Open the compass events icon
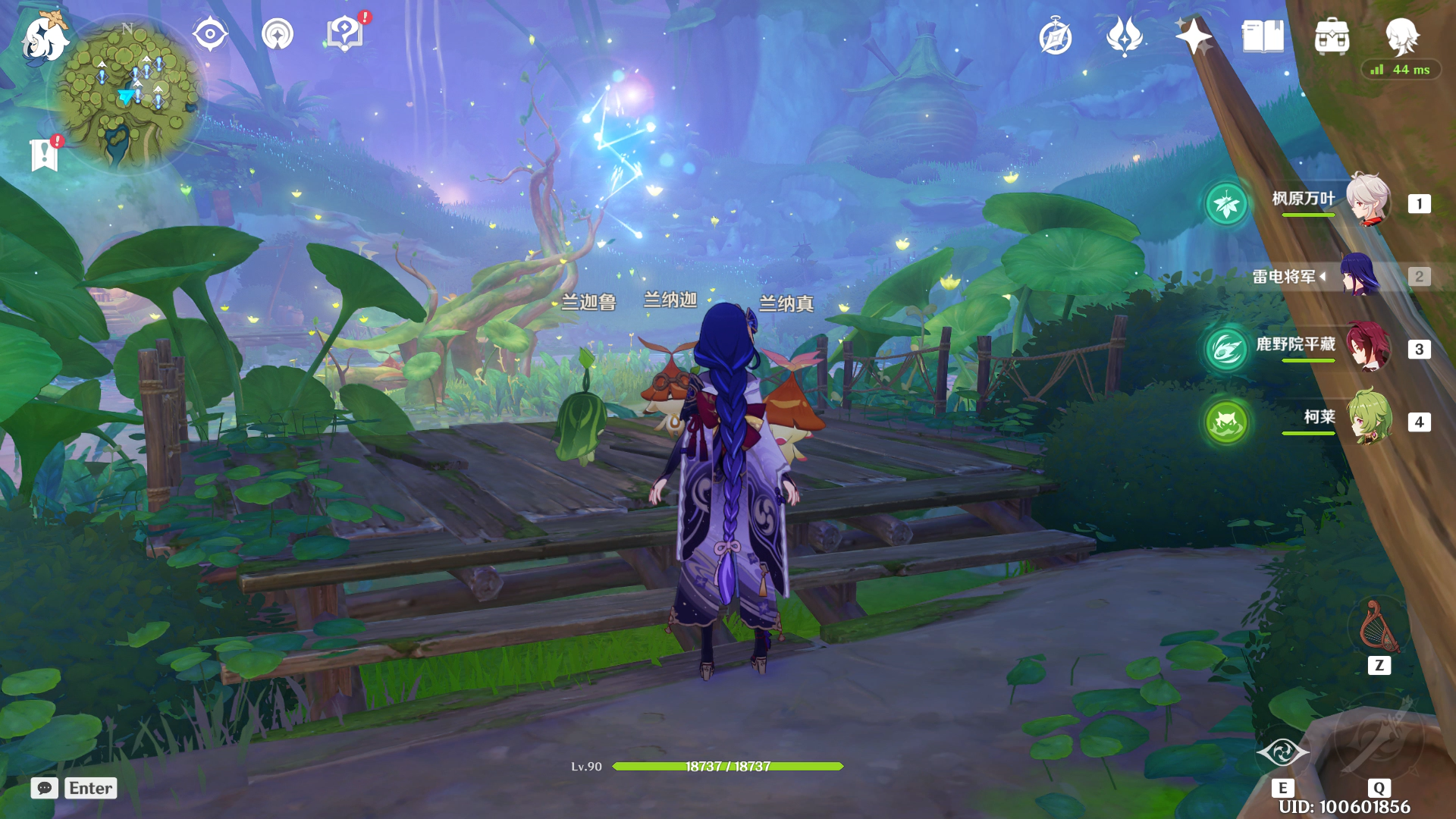Image resolution: width=1456 pixels, height=819 pixels. [x=1055, y=37]
